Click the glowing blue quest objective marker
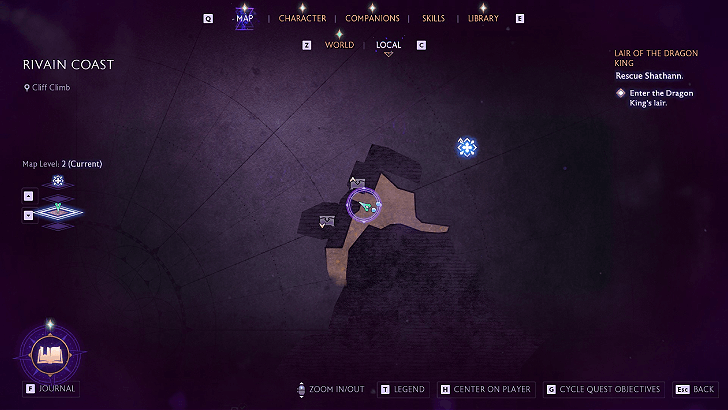The image size is (728, 410). point(466,147)
